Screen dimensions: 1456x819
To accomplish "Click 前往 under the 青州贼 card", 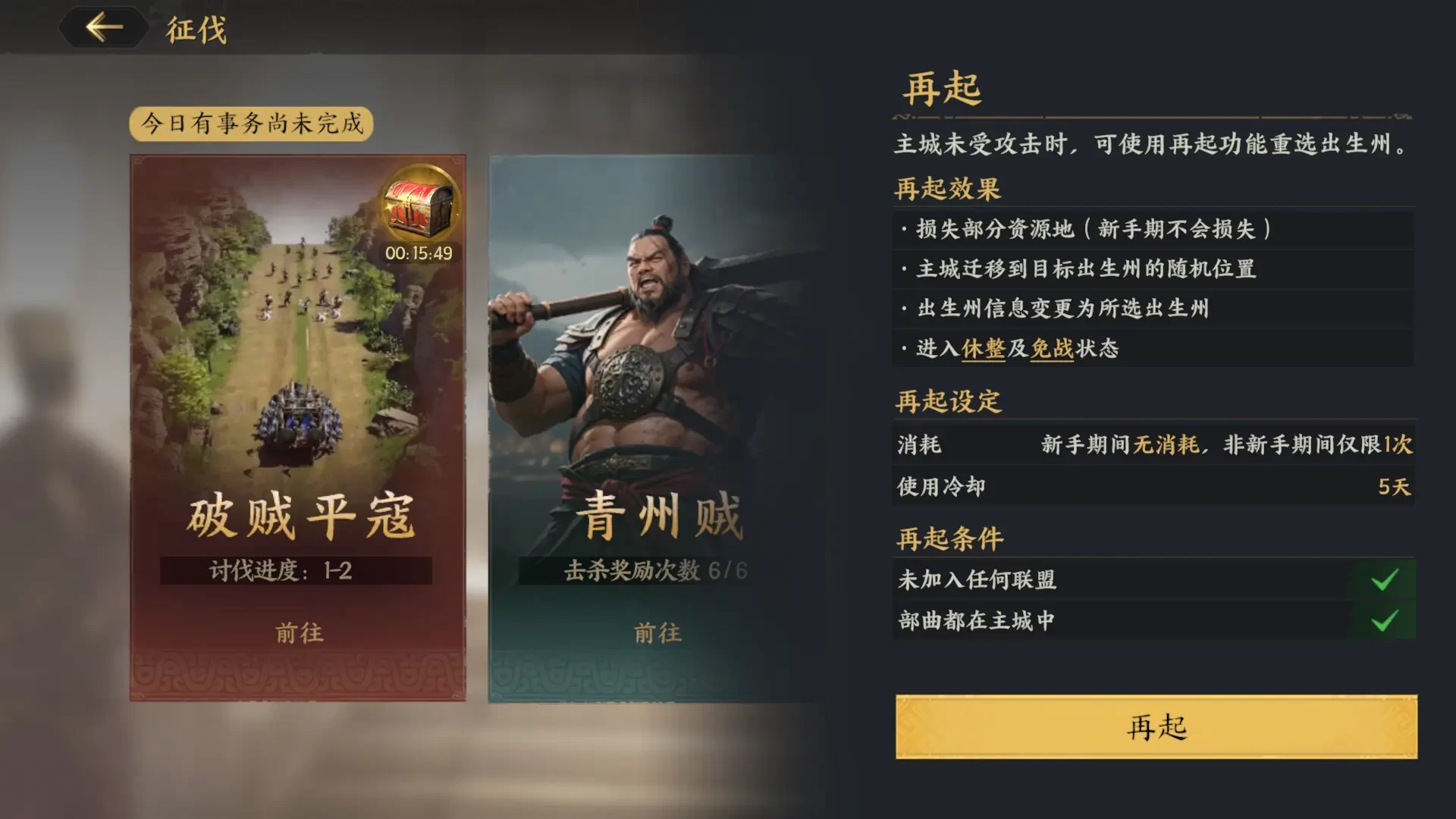I will [657, 631].
